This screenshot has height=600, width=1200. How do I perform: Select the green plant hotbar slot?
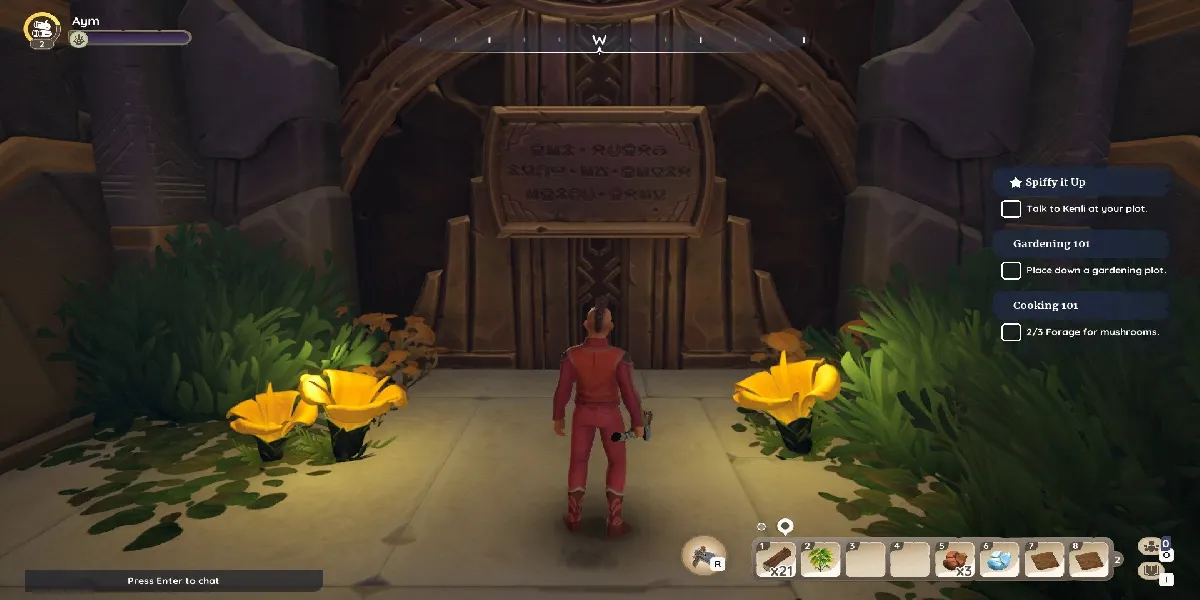click(x=820, y=561)
